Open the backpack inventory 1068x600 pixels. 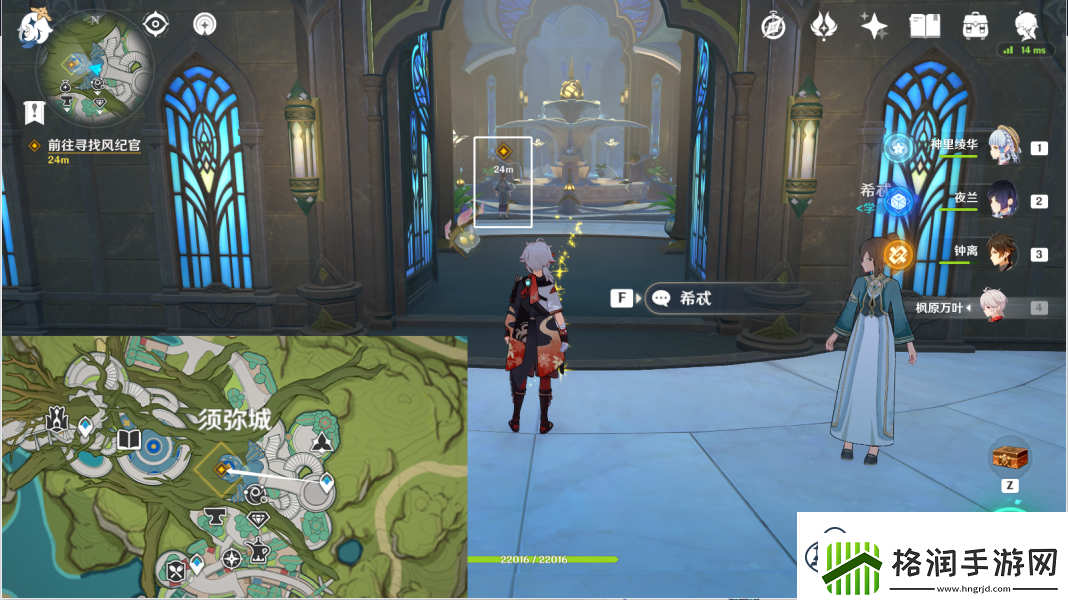point(975,26)
